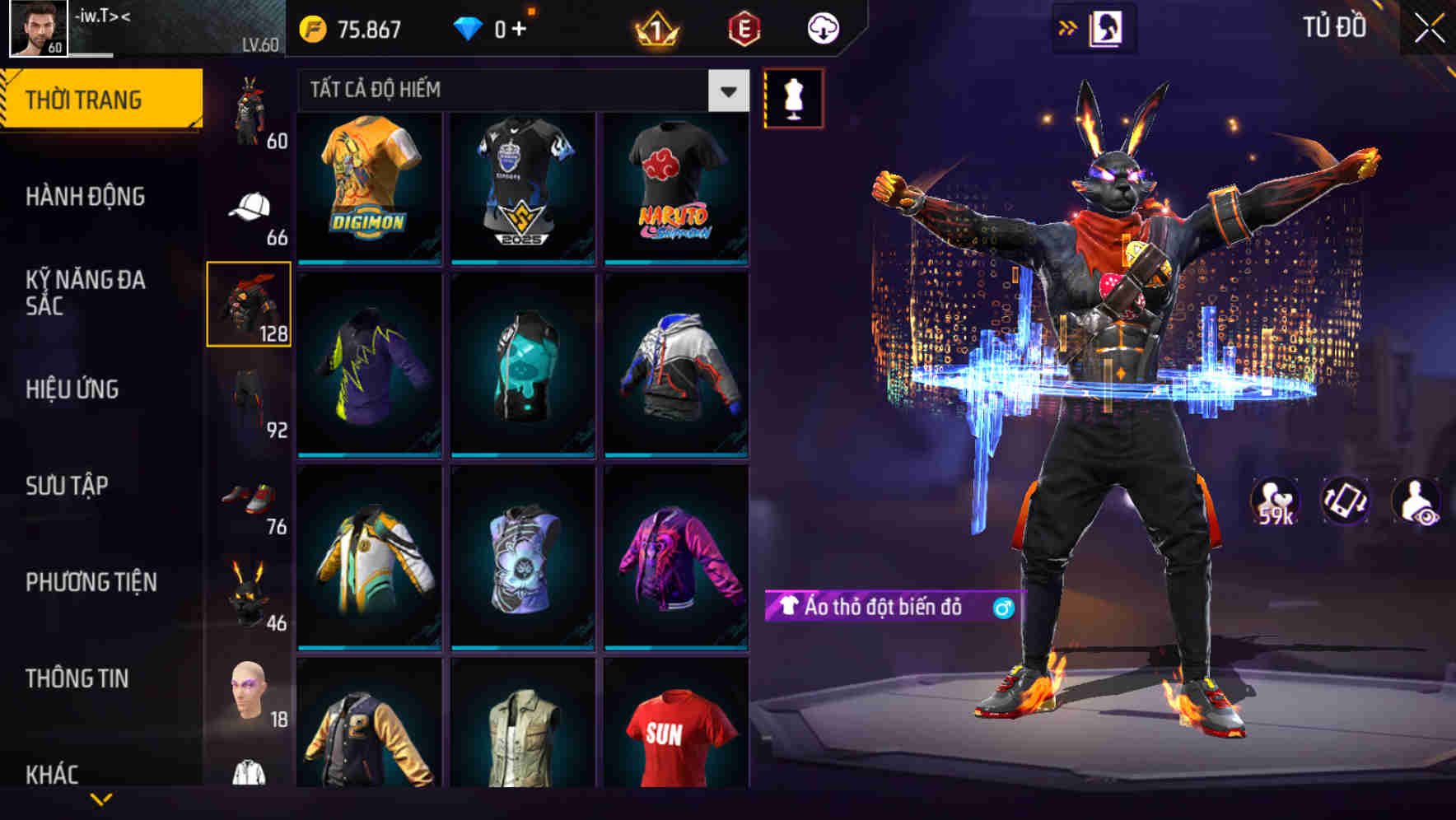The image size is (1456, 820).
Task: Collapse the panel using the double chevron arrows
Action: 1067,26
